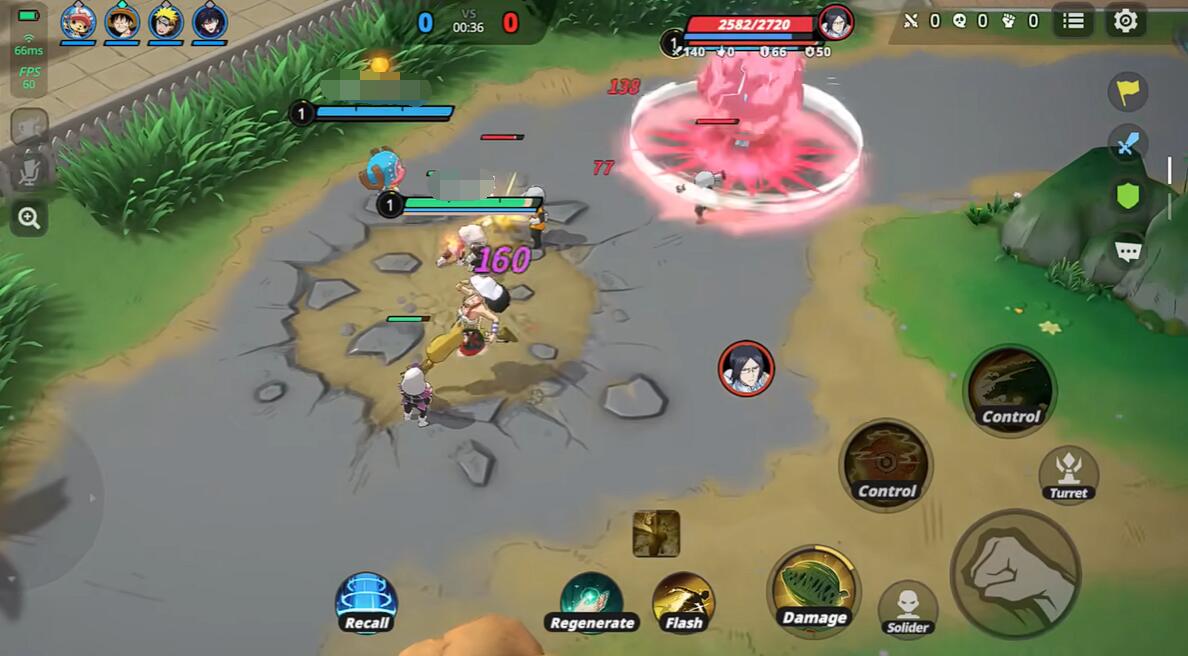Select the Chopper teammate portrait
Viewport: 1188px width, 656px height.
78,21
